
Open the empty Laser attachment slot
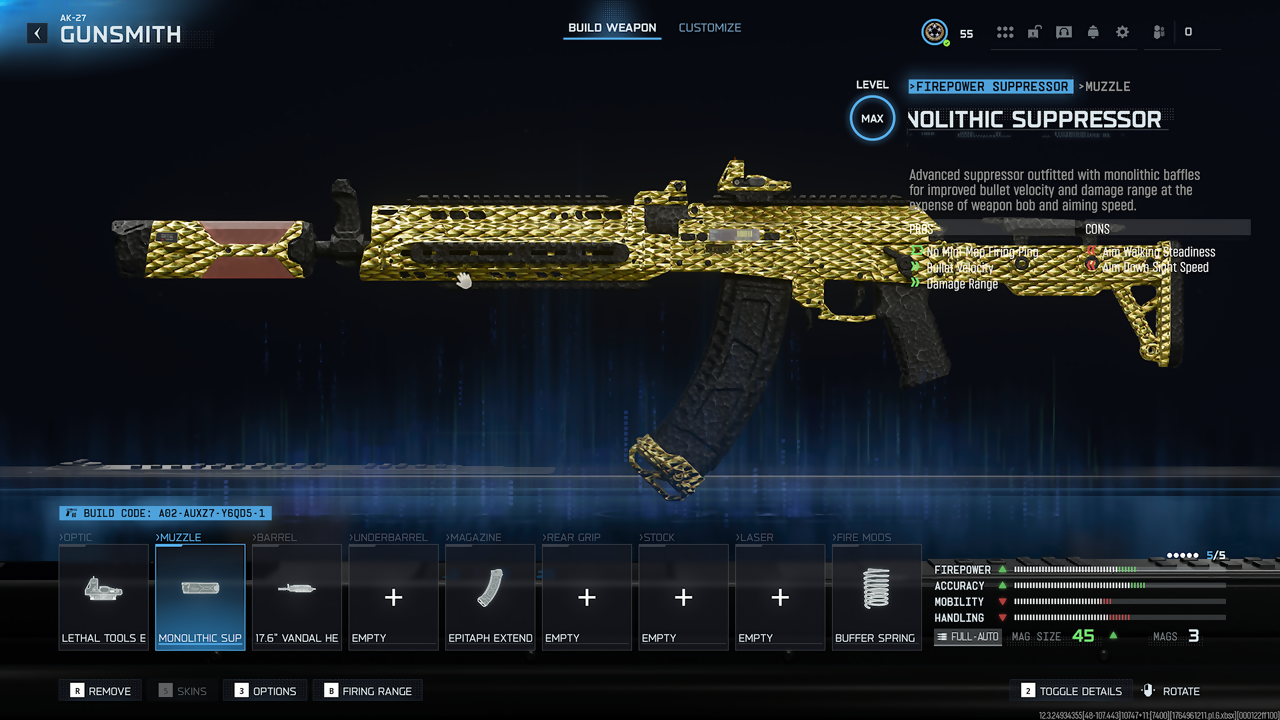pyautogui.click(x=779, y=597)
